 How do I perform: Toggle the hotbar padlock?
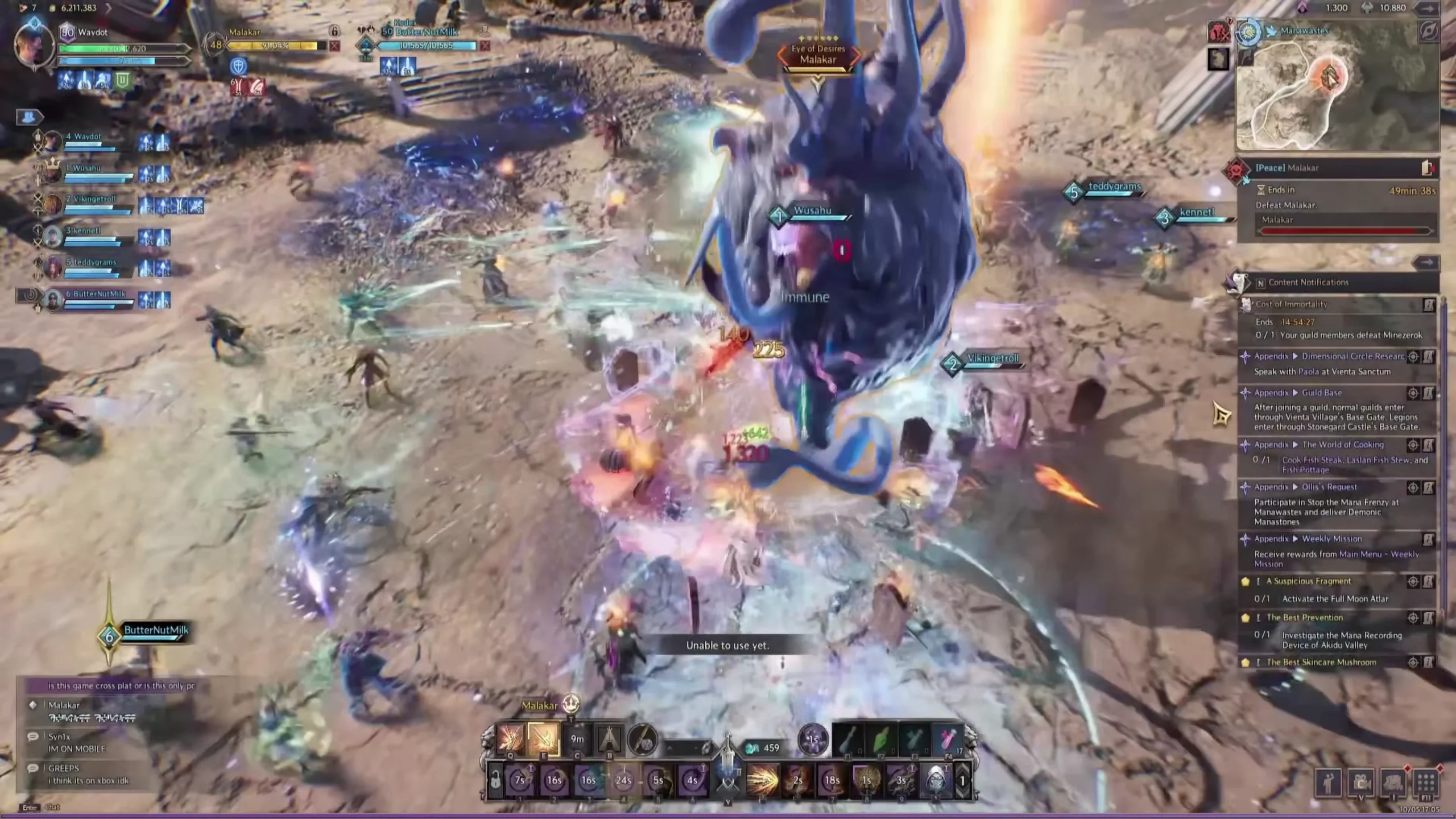(x=495, y=780)
